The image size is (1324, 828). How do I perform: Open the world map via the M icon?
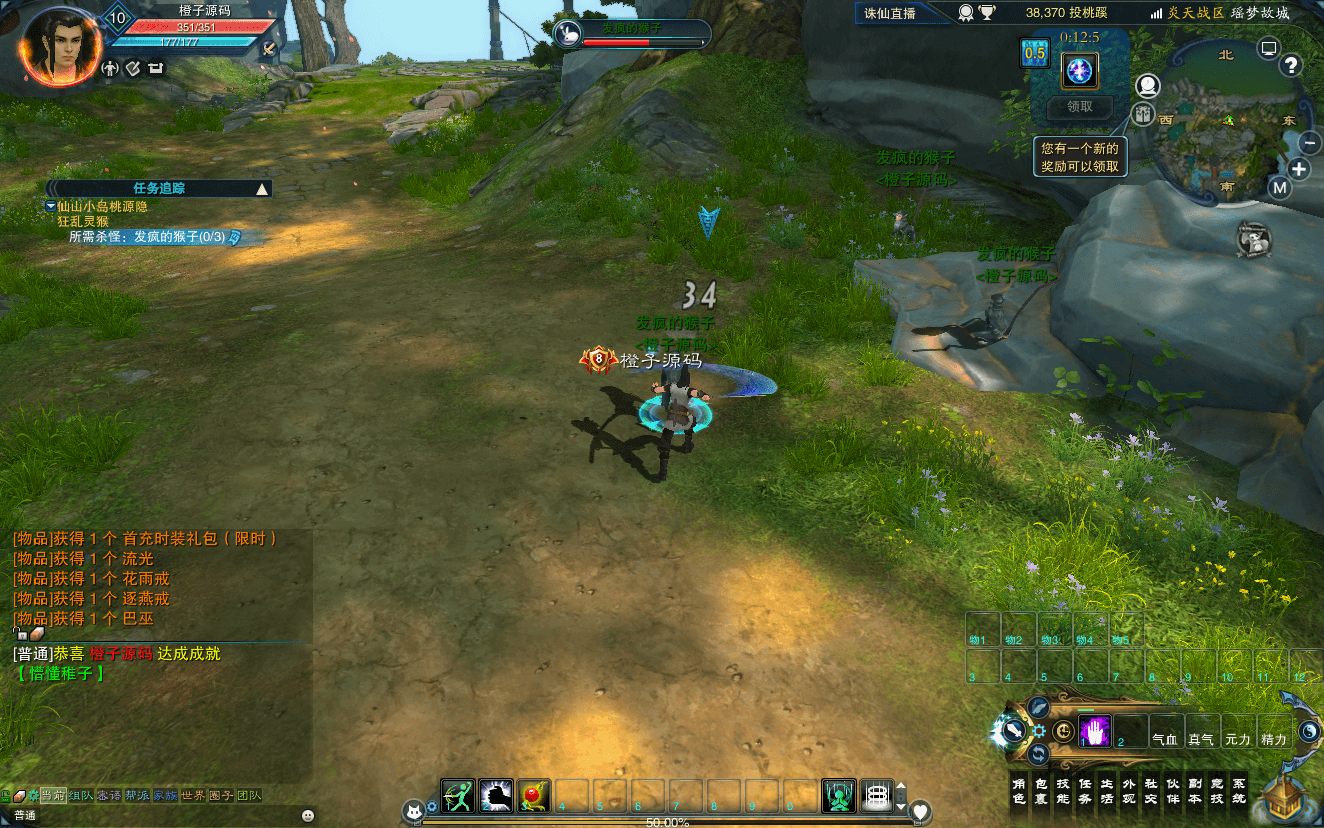click(x=1280, y=186)
